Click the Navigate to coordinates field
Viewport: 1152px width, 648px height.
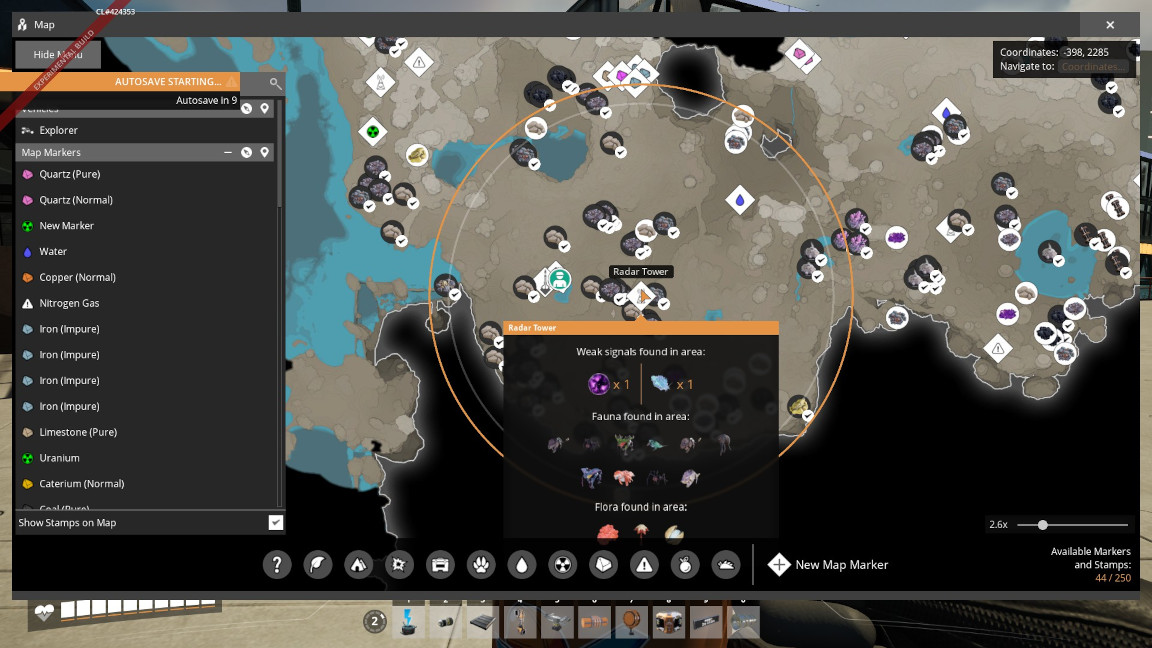tap(1093, 67)
